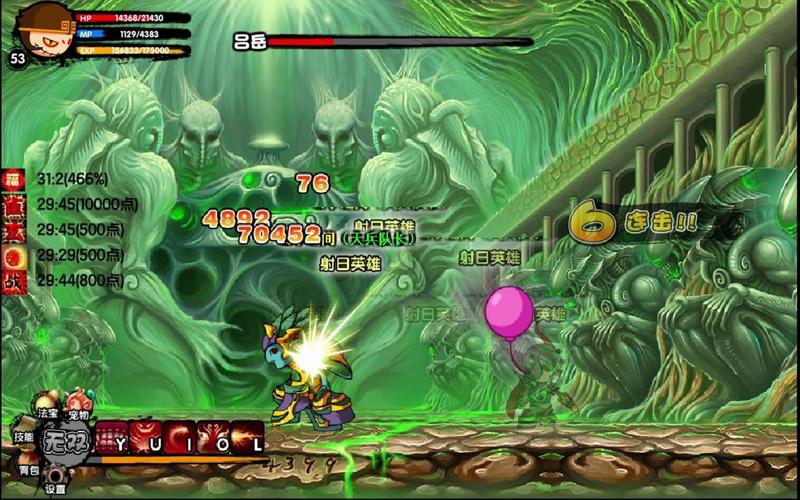The image size is (800, 500).
Task: Use the demon face skill labeled U
Action: tap(146, 439)
